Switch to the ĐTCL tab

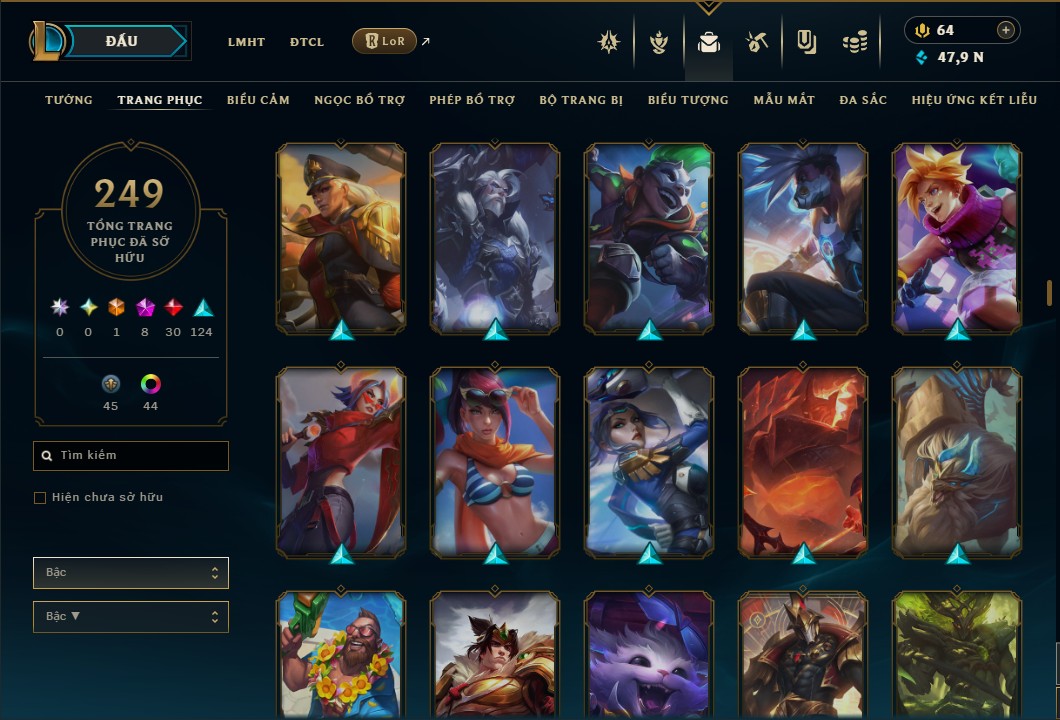click(307, 42)
